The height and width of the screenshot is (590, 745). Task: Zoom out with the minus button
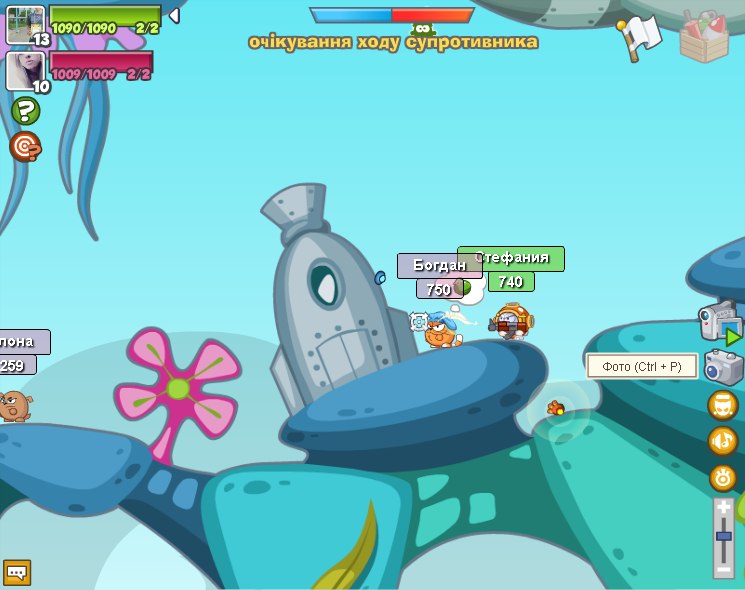pos(724,568)
